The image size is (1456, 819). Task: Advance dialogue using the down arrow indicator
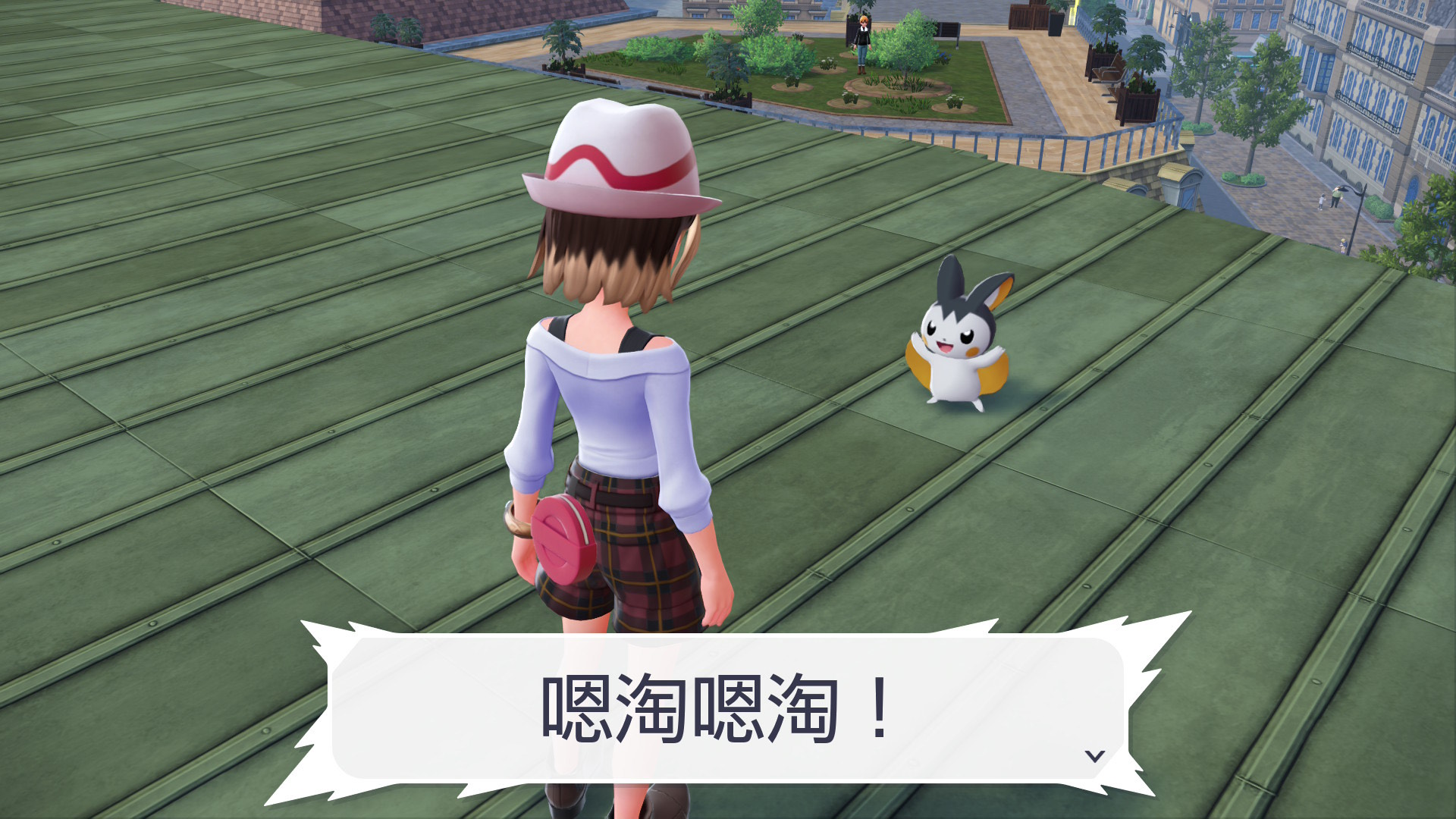[x=1094, y=755]
